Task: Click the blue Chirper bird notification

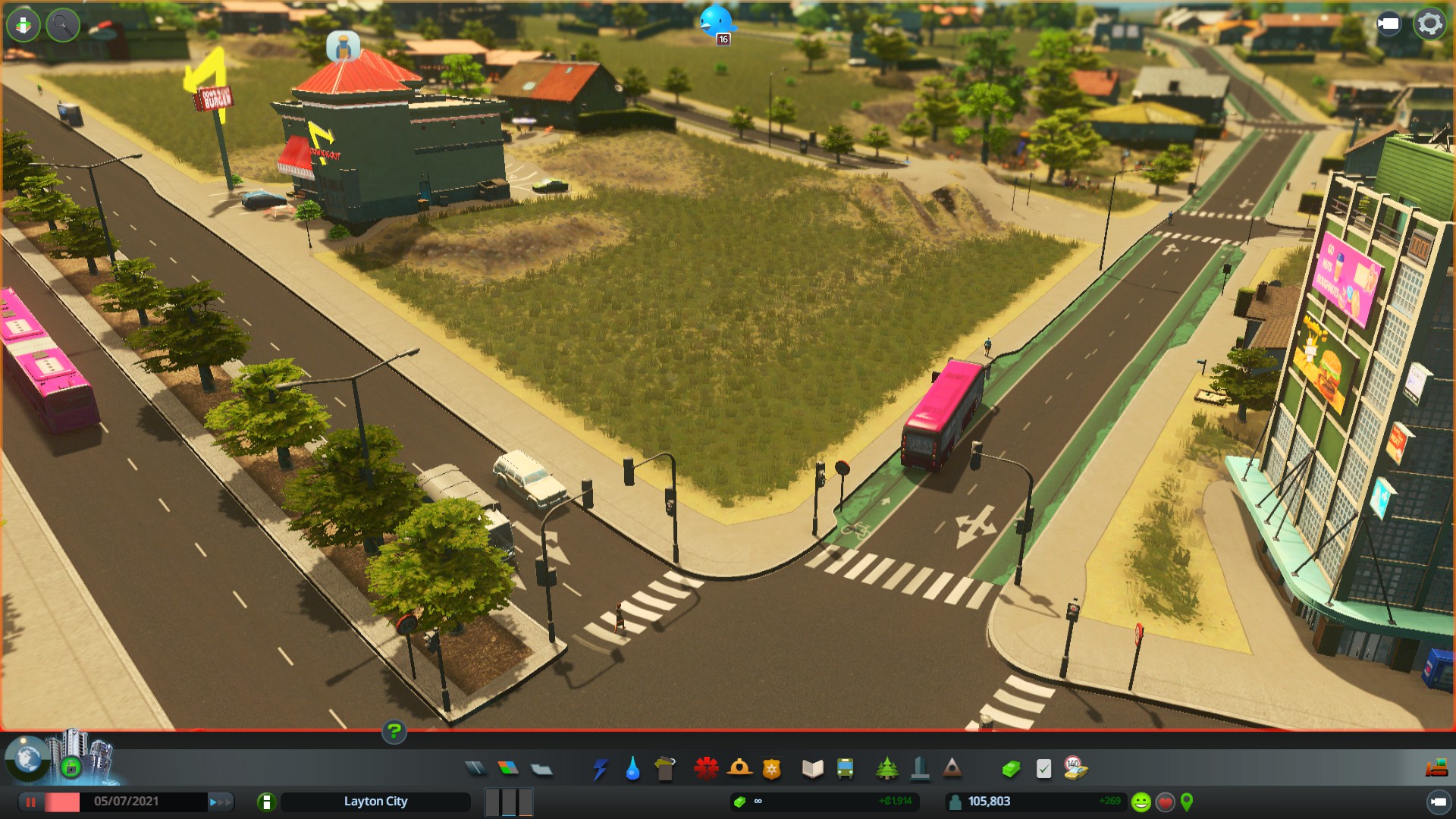Action: [x=716, y=22]
